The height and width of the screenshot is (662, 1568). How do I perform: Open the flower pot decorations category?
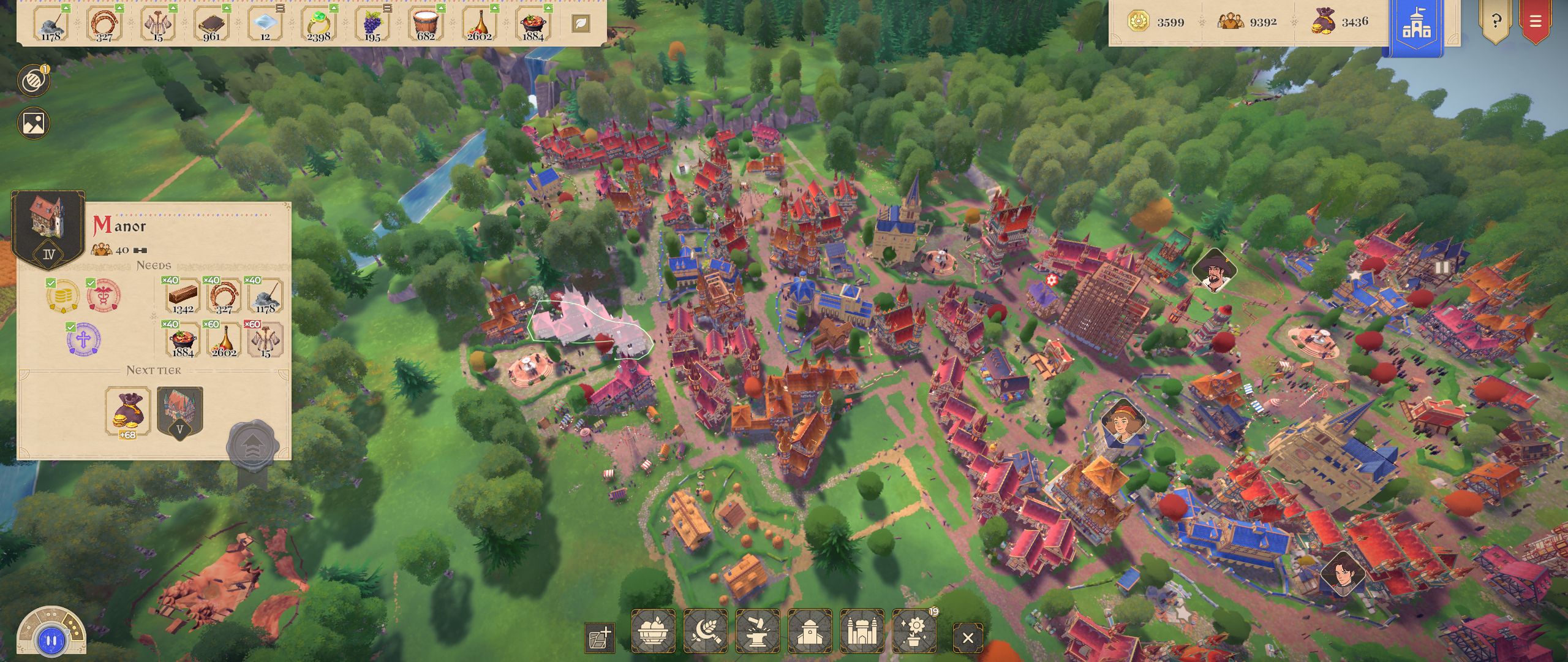(x=914, y=631)
